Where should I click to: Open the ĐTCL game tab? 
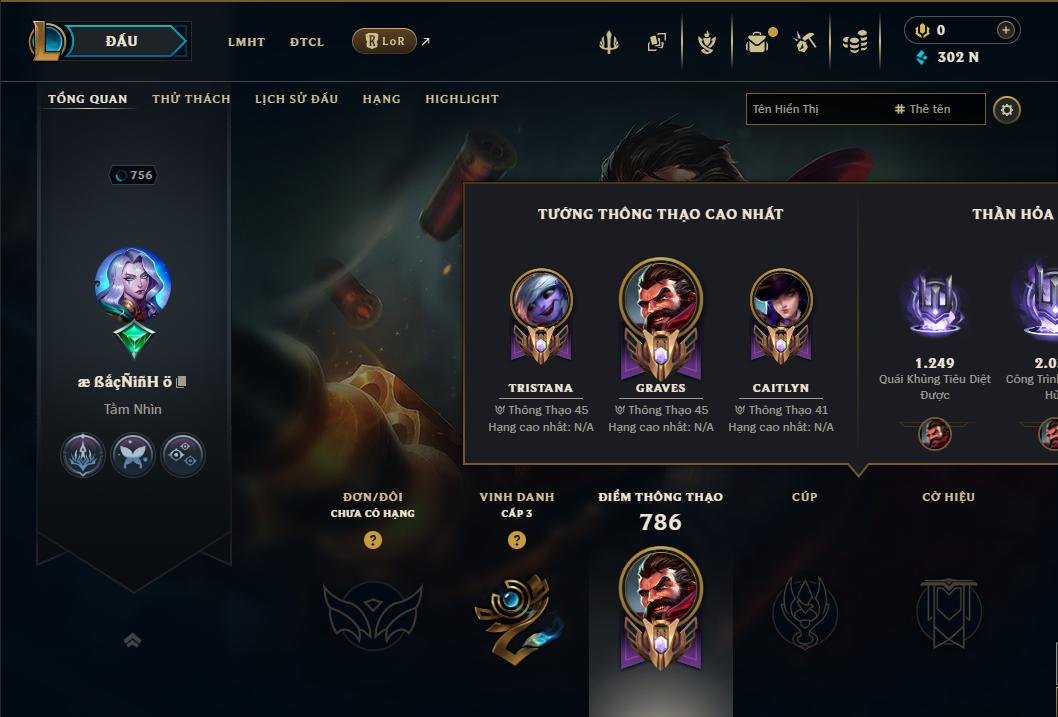[307, 42]
